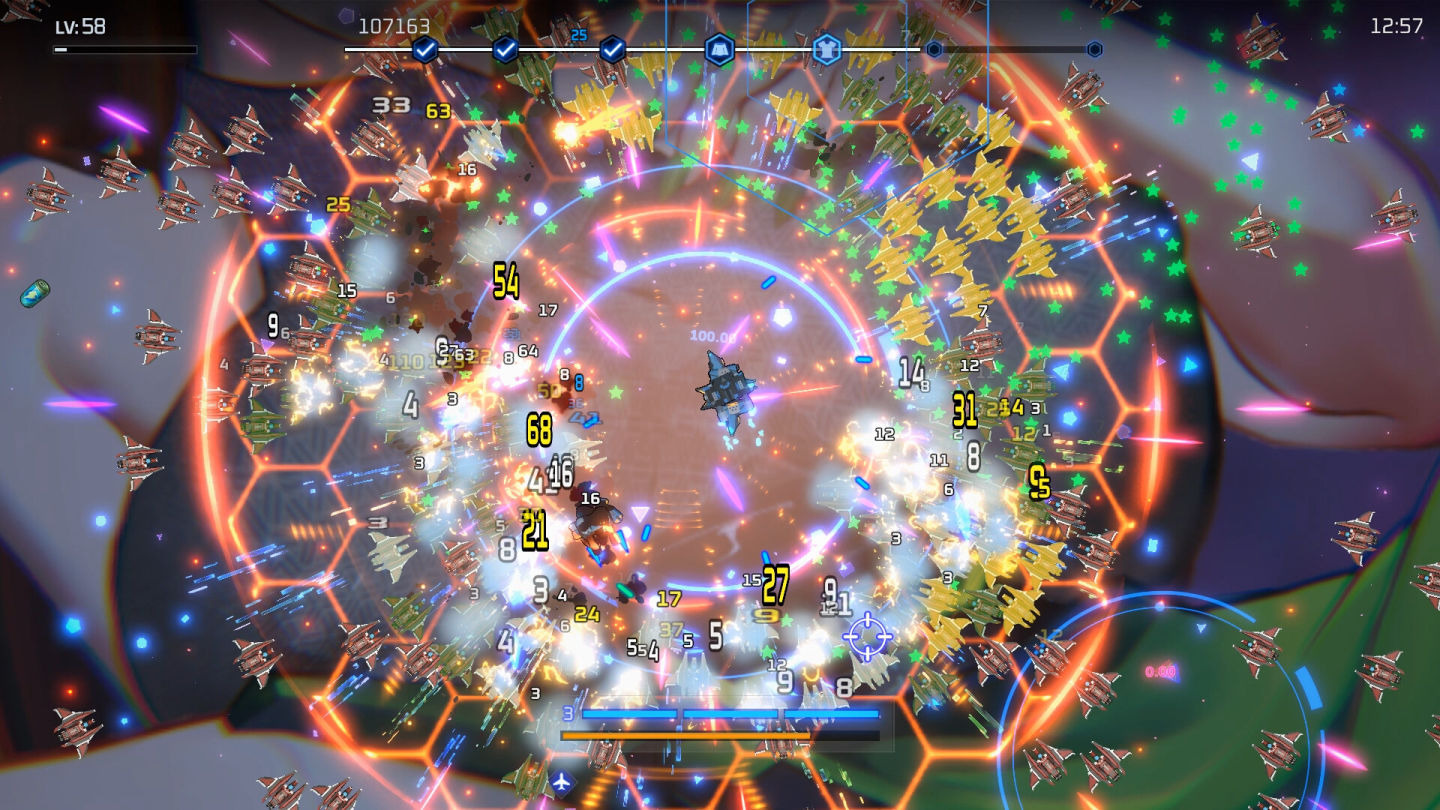Viewport: 1440px width, 810px height.
Task: Select the skirt milestone marker on progress bar
Action: tap(720, 49)
